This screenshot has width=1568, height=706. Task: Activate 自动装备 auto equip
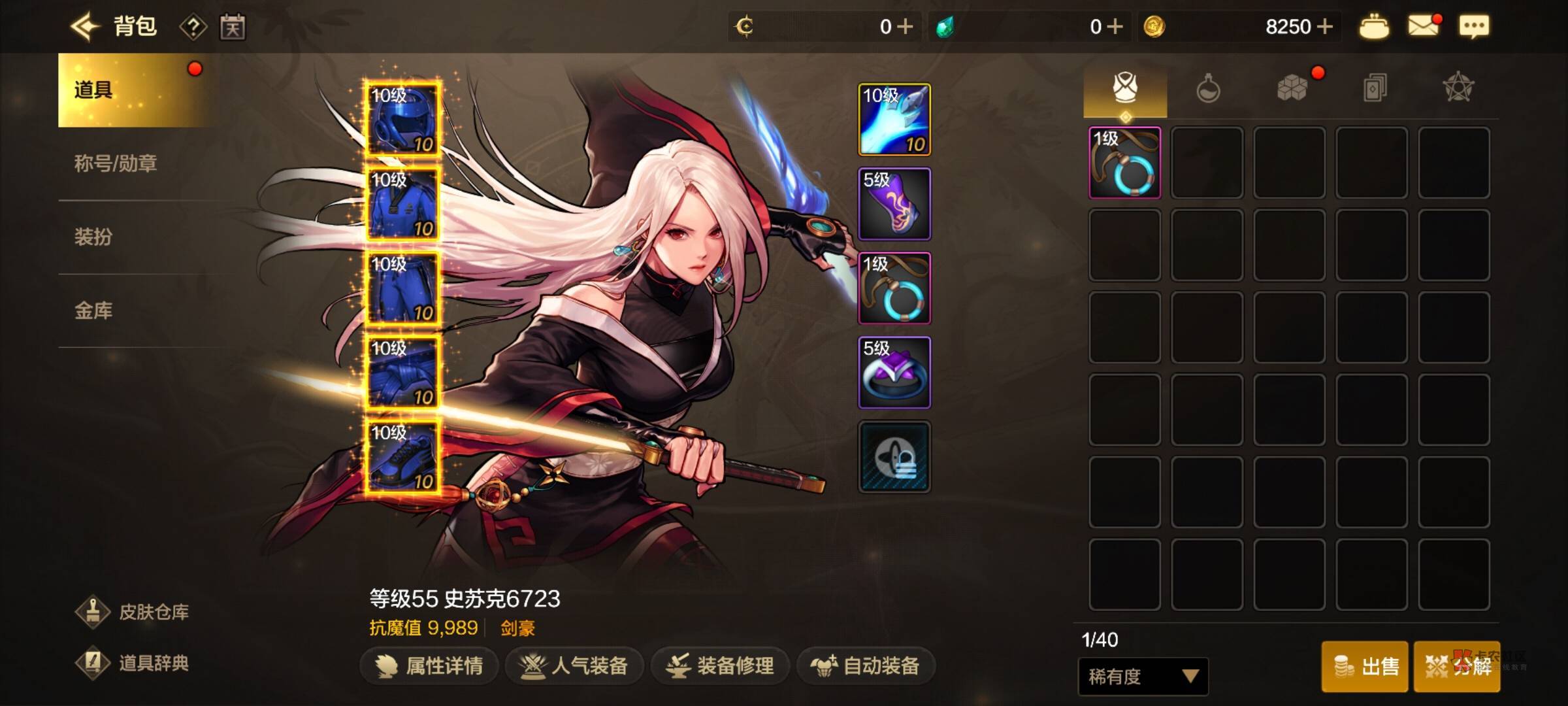865,666
